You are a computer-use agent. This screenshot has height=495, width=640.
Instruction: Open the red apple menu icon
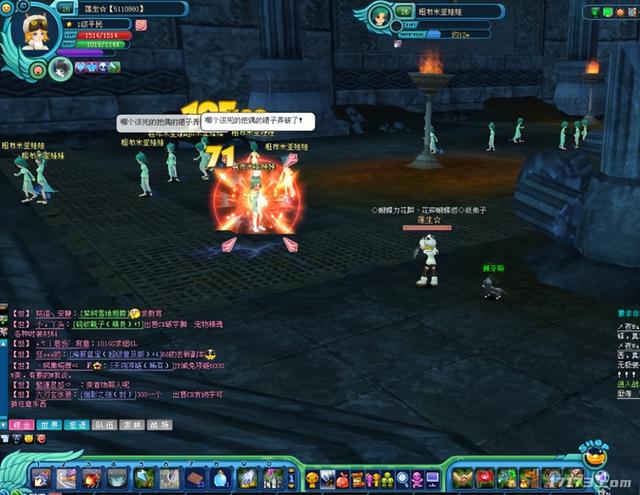(x=341, y=479)
